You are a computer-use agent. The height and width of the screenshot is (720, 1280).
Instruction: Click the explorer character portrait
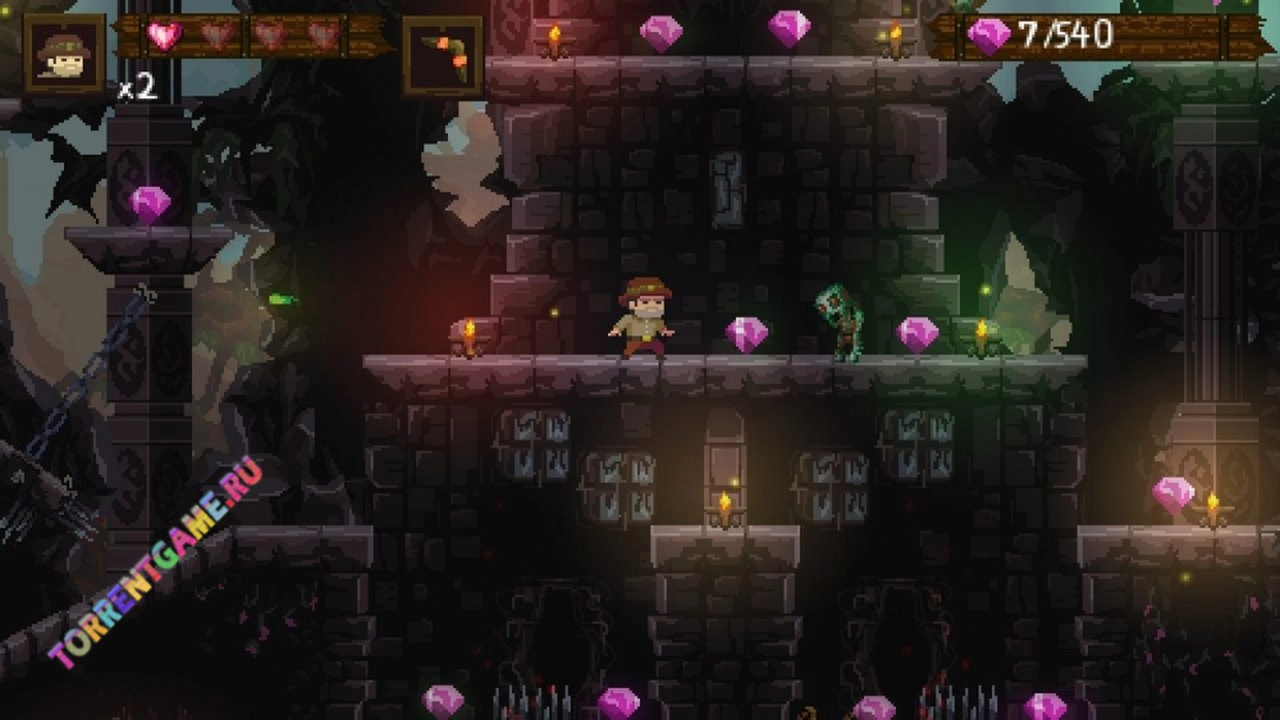click(x=64, y=53)
